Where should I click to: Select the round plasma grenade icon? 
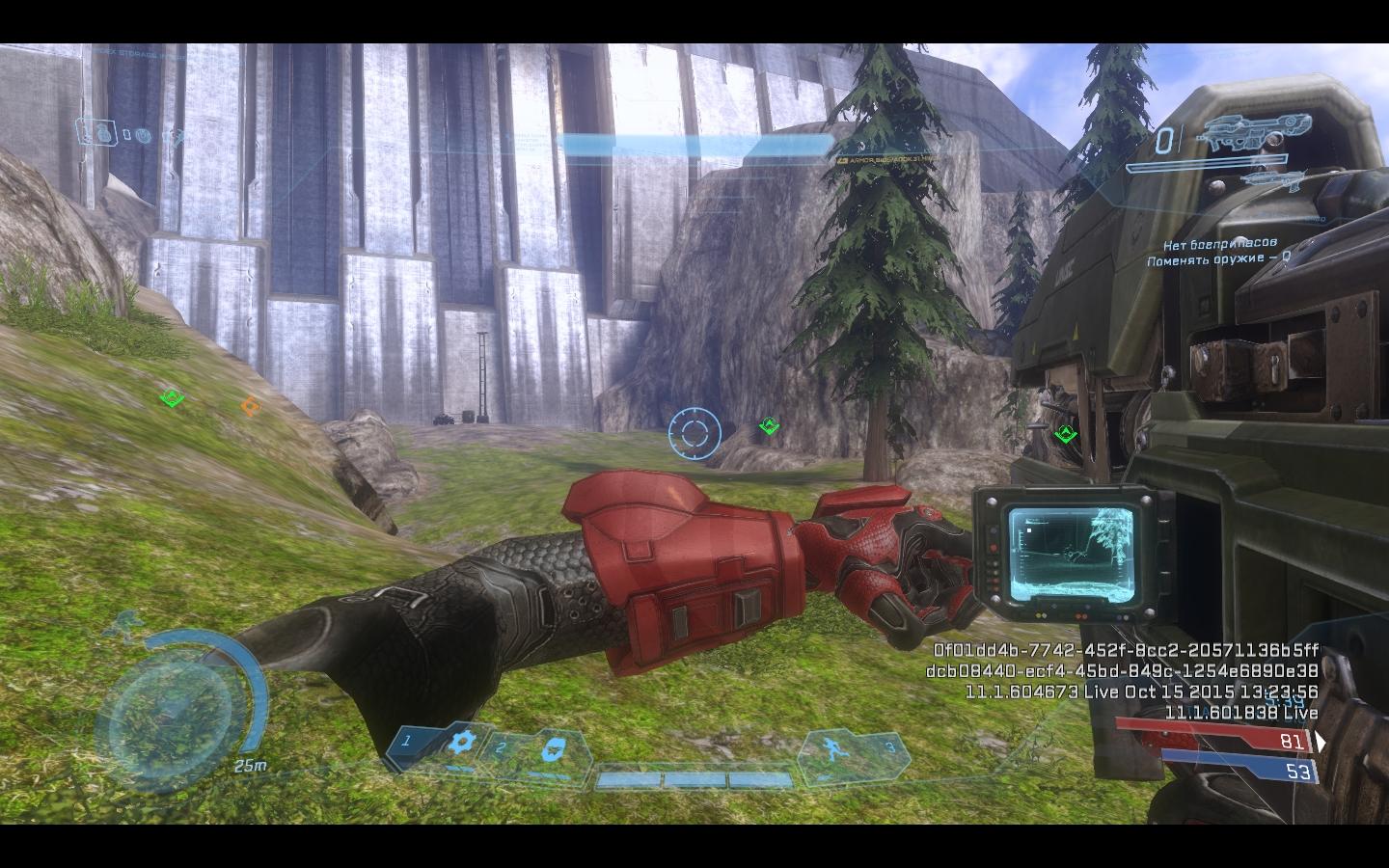(x=143, y=135)
